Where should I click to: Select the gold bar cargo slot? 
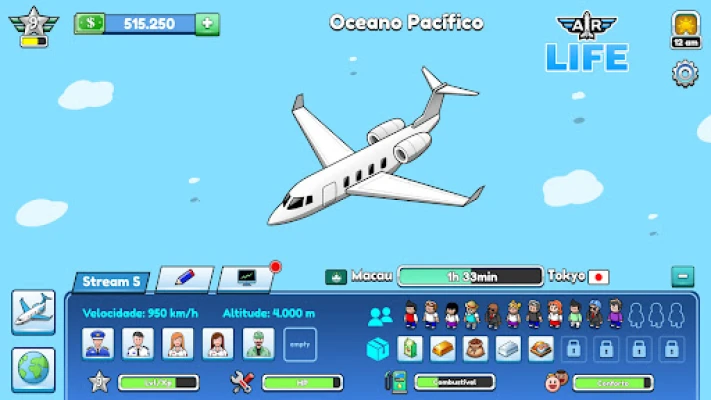[443, 348]
